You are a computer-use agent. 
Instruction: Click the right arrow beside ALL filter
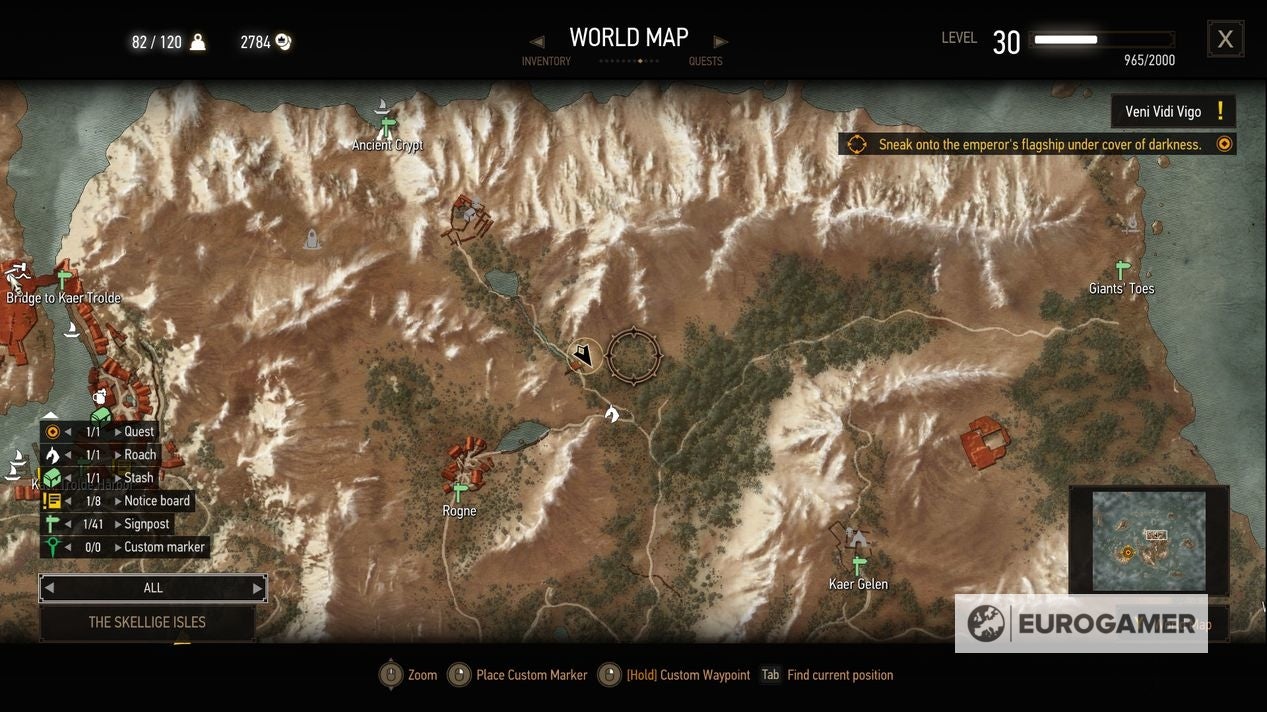coord(257,588)
